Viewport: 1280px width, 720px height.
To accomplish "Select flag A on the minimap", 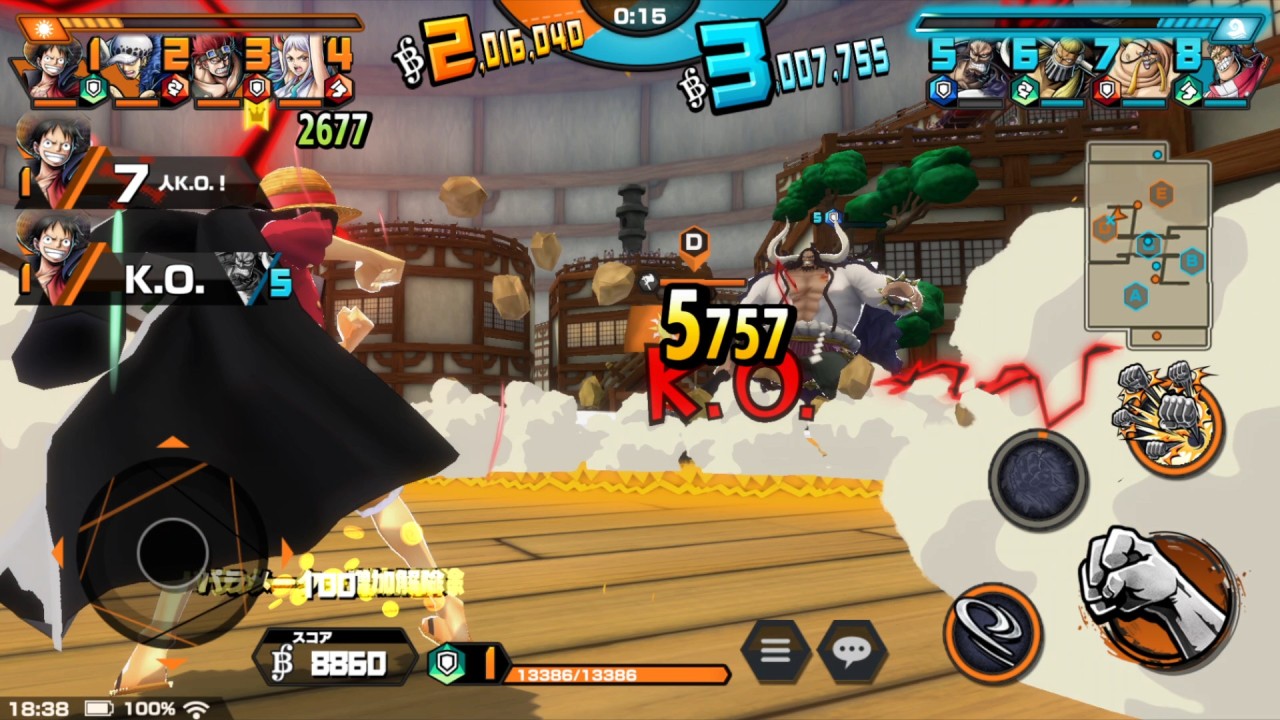I will coord(1136,294).
